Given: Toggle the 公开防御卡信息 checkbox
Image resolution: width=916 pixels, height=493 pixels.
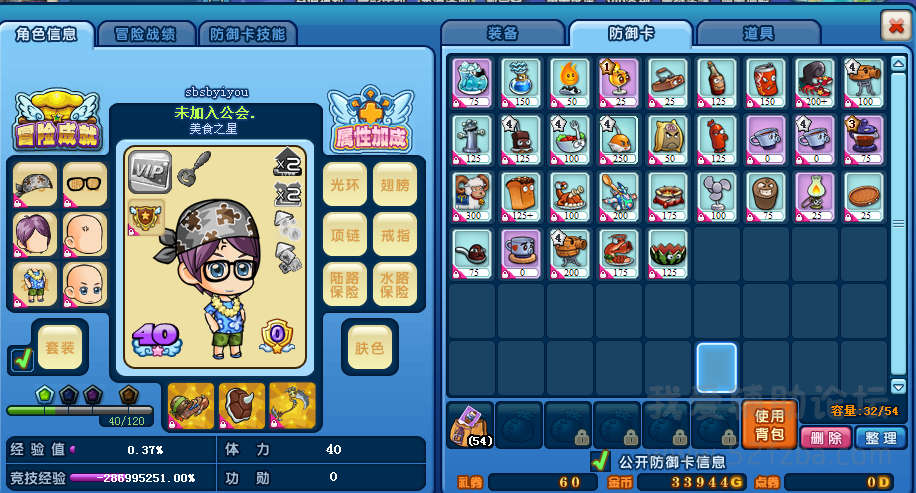Looking at the screenshot, I should (x=600, y=462).
